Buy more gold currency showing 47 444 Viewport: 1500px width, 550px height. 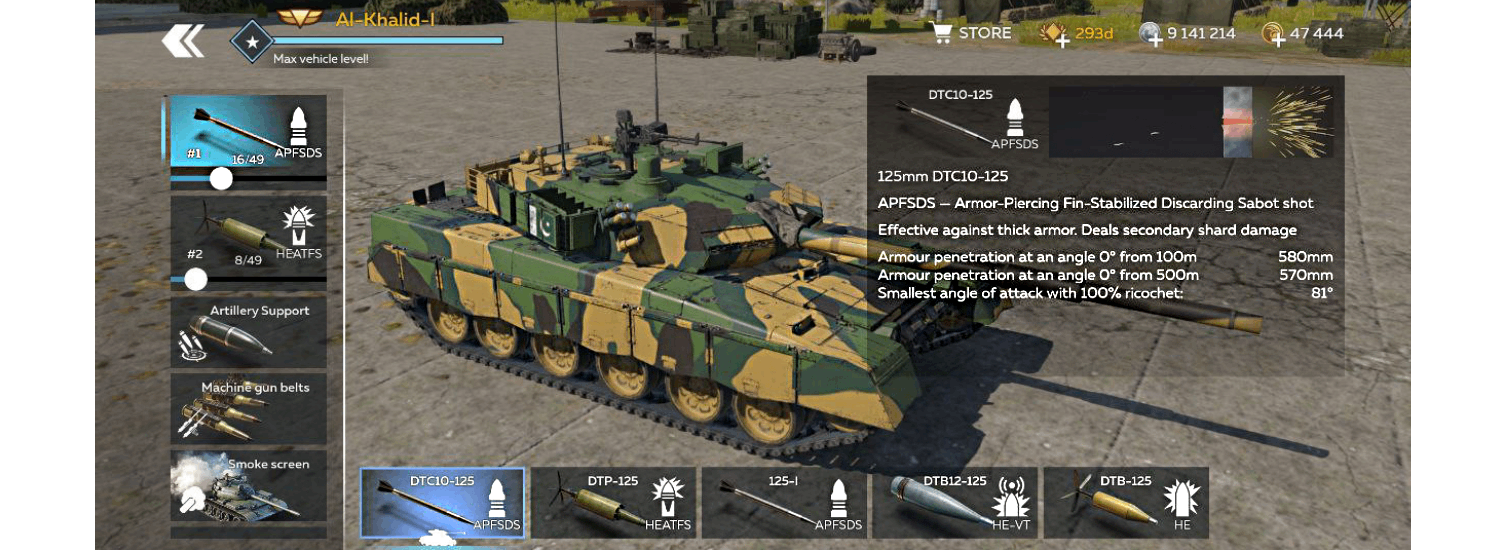tap(1274, 35)
